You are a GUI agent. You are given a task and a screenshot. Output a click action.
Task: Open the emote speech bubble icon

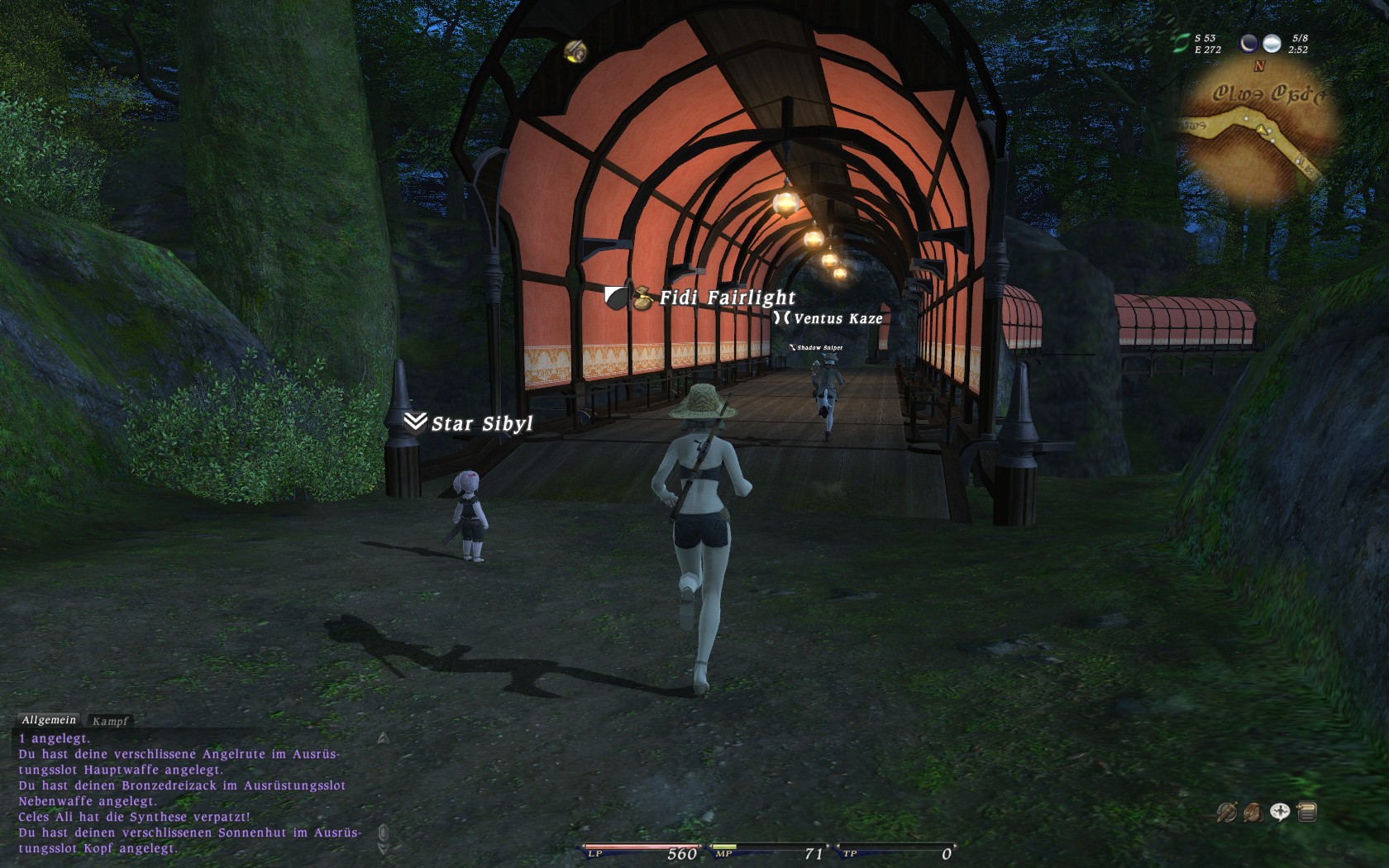pyautogui.click(x=1280, y=813)
